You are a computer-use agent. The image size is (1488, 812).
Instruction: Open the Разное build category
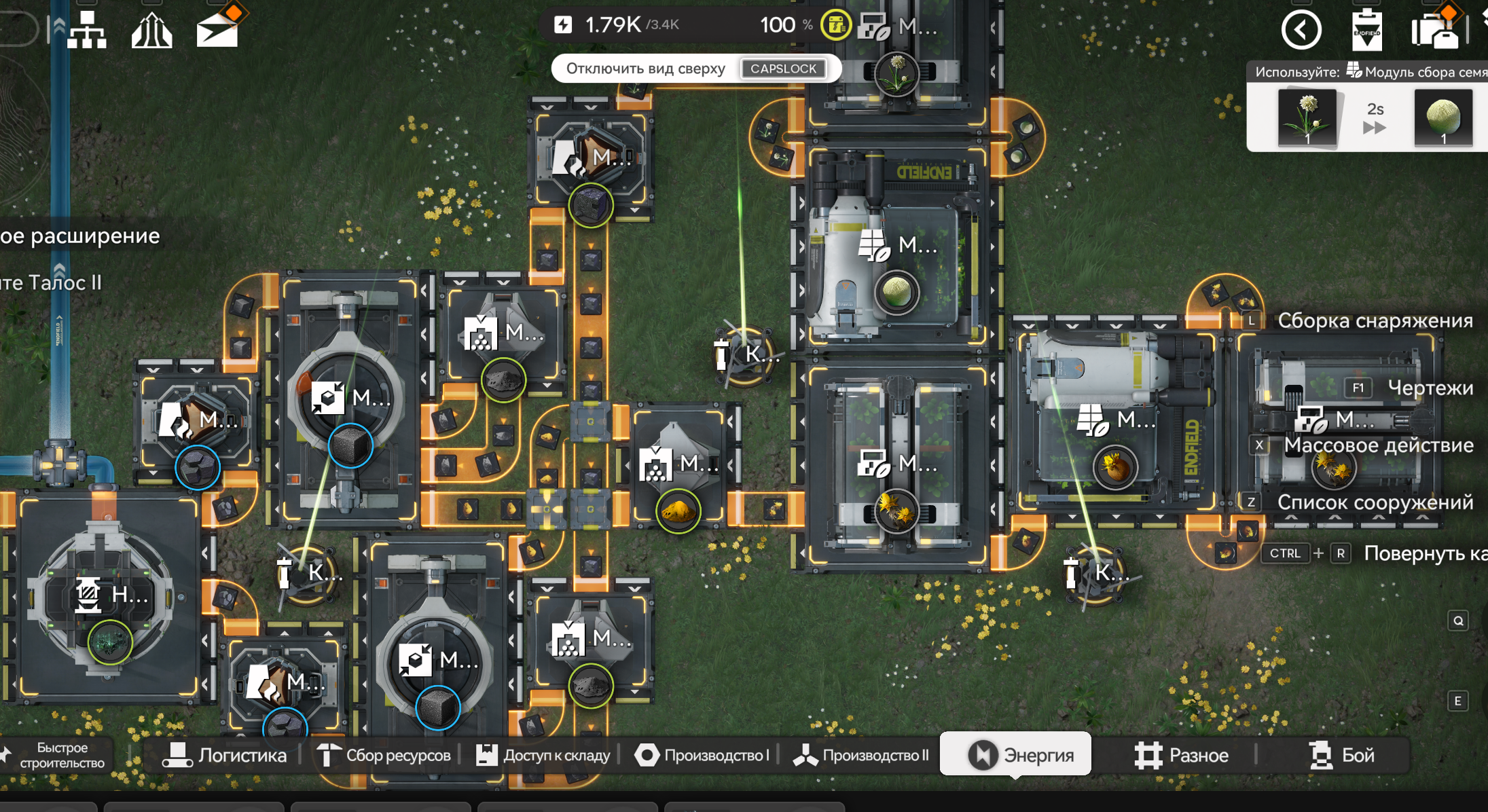tap(1181, 755)
